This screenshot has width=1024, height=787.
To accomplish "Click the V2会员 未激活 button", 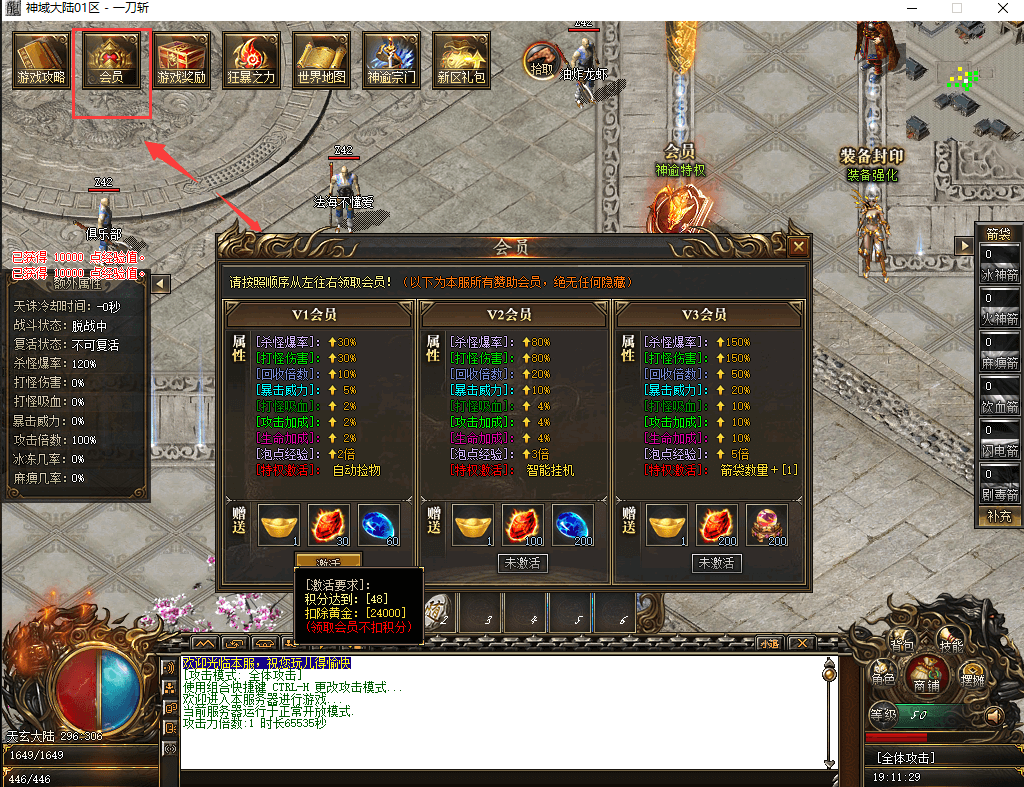I will (523, 563).
